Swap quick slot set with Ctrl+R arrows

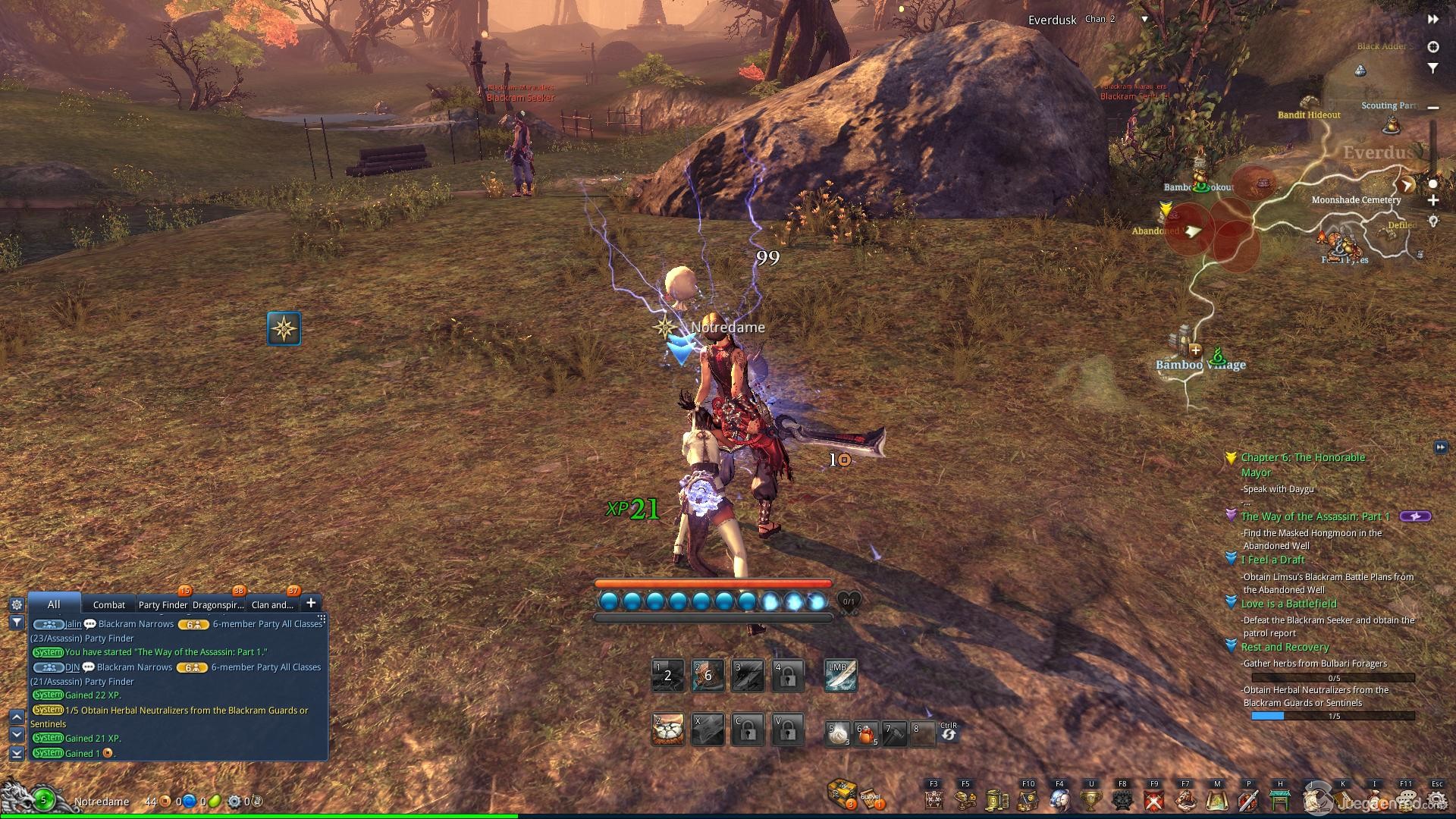(x=948, y=734)
